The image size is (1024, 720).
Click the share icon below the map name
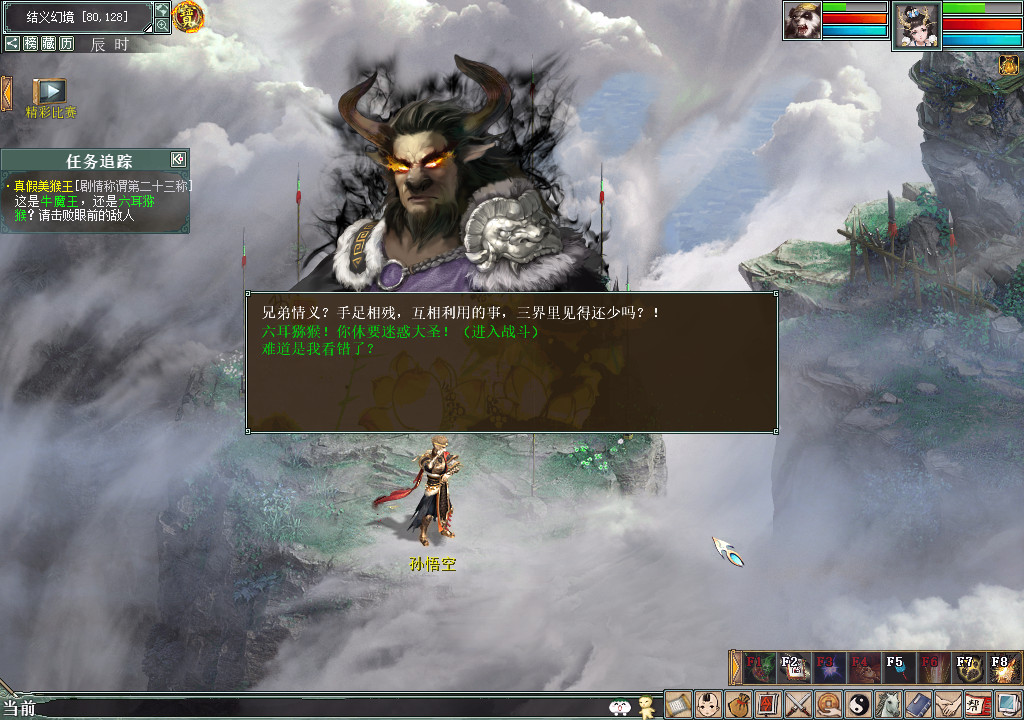(x=12, y=44)
